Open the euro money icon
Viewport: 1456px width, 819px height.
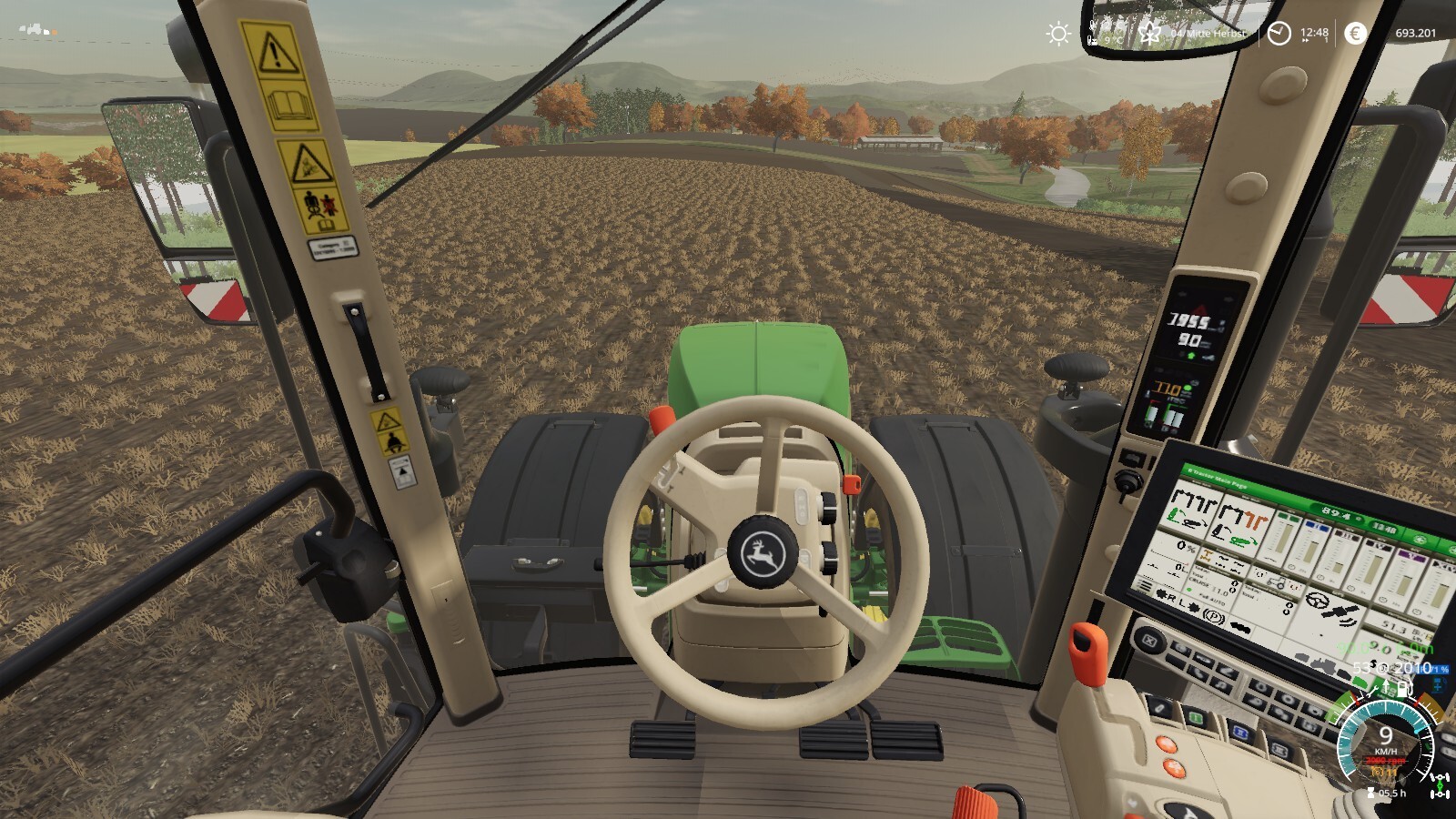click(x=1355, y=34)
